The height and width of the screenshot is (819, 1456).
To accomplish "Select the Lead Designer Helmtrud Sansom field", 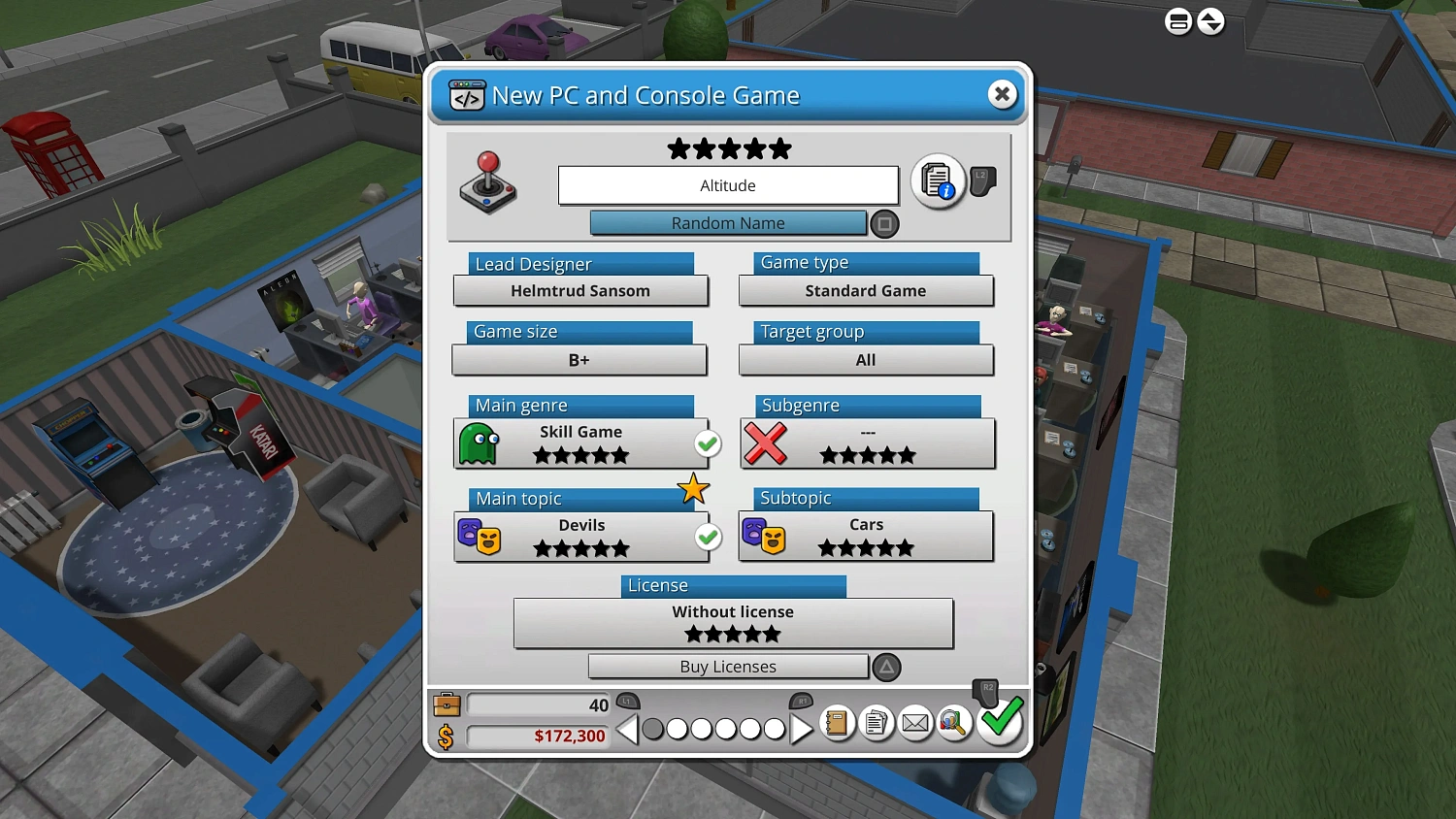I will (580, 290).
